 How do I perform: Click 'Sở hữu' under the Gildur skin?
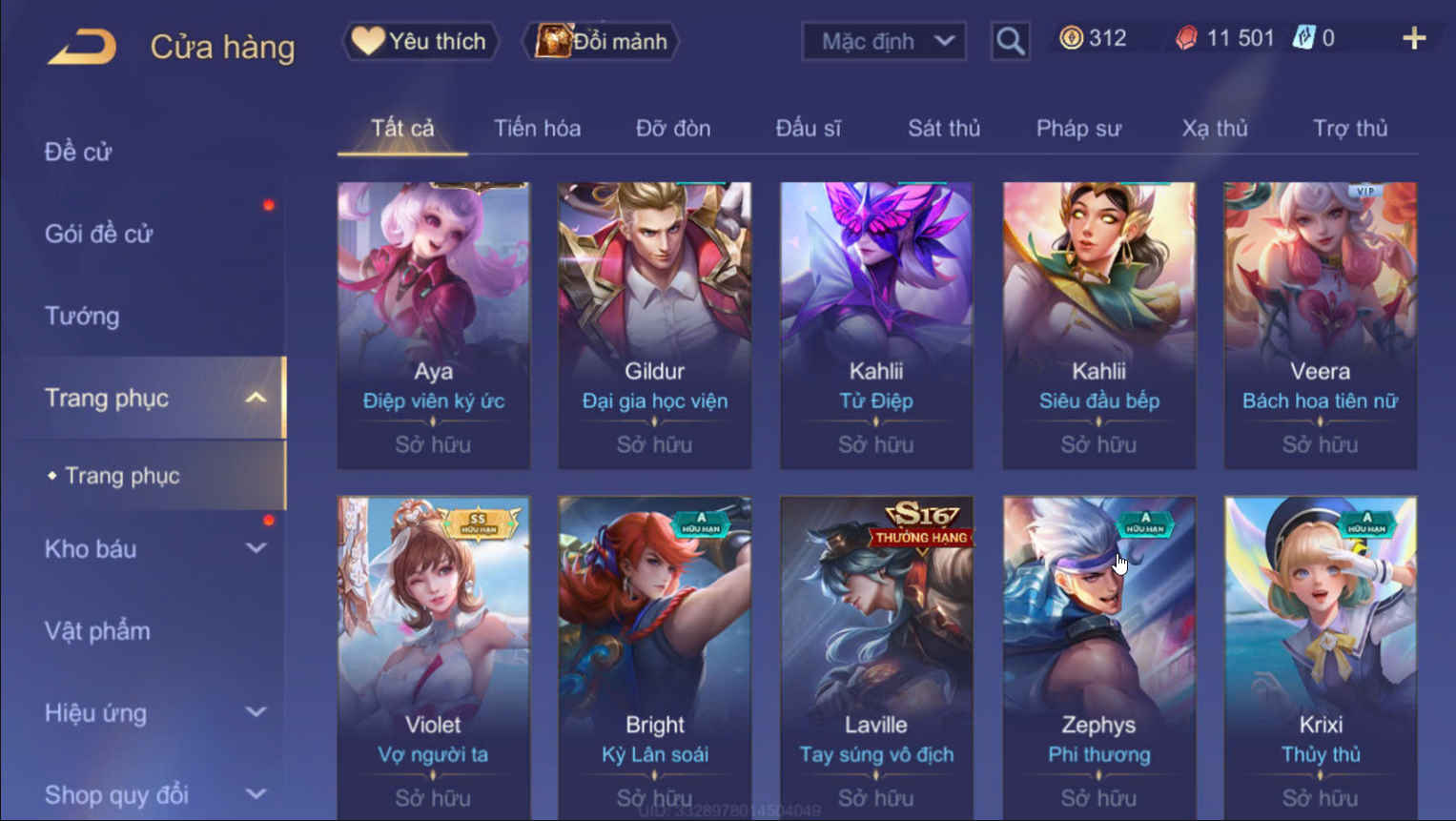[x=654, y=443]
